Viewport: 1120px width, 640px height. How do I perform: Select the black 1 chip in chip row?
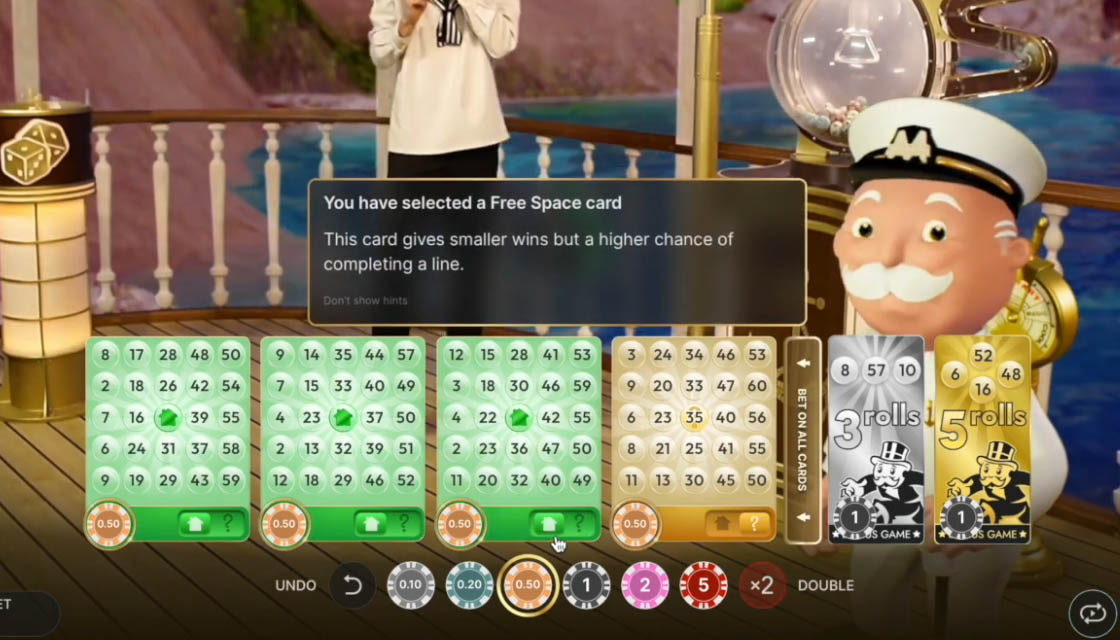tap(586, 586)
